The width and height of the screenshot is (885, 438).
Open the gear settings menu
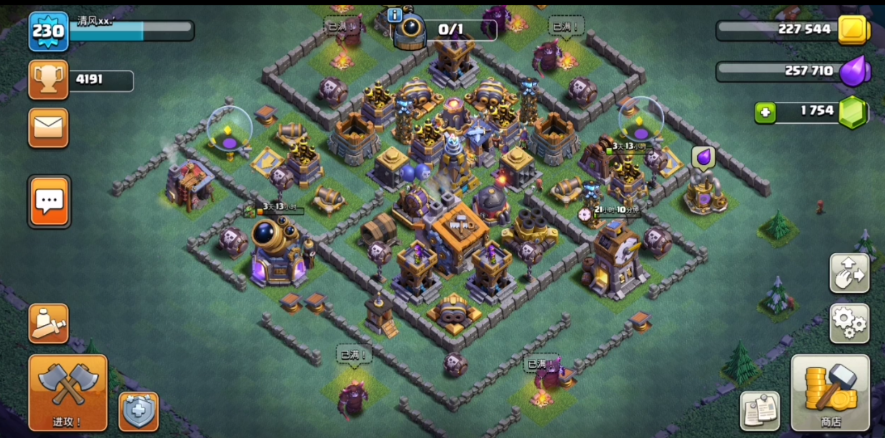click(848, 323)
